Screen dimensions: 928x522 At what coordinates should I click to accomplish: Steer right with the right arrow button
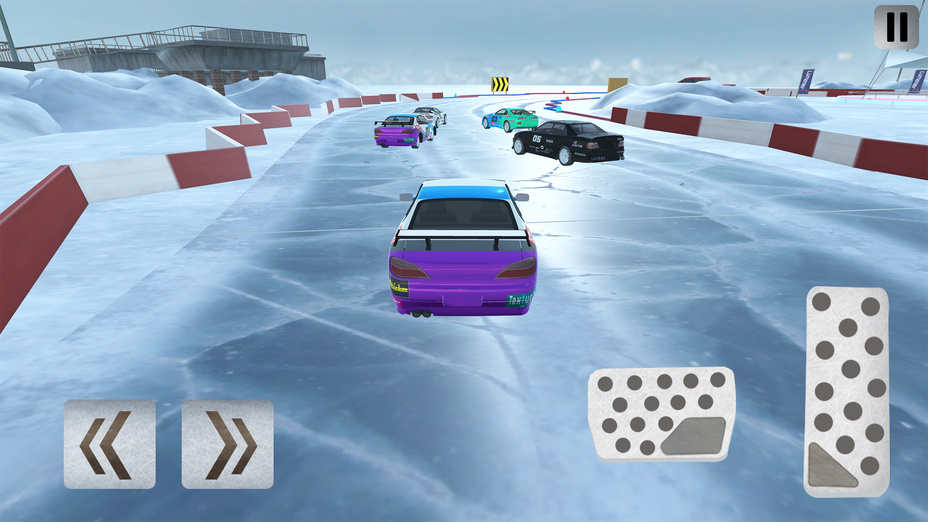(x=228, y=444)
